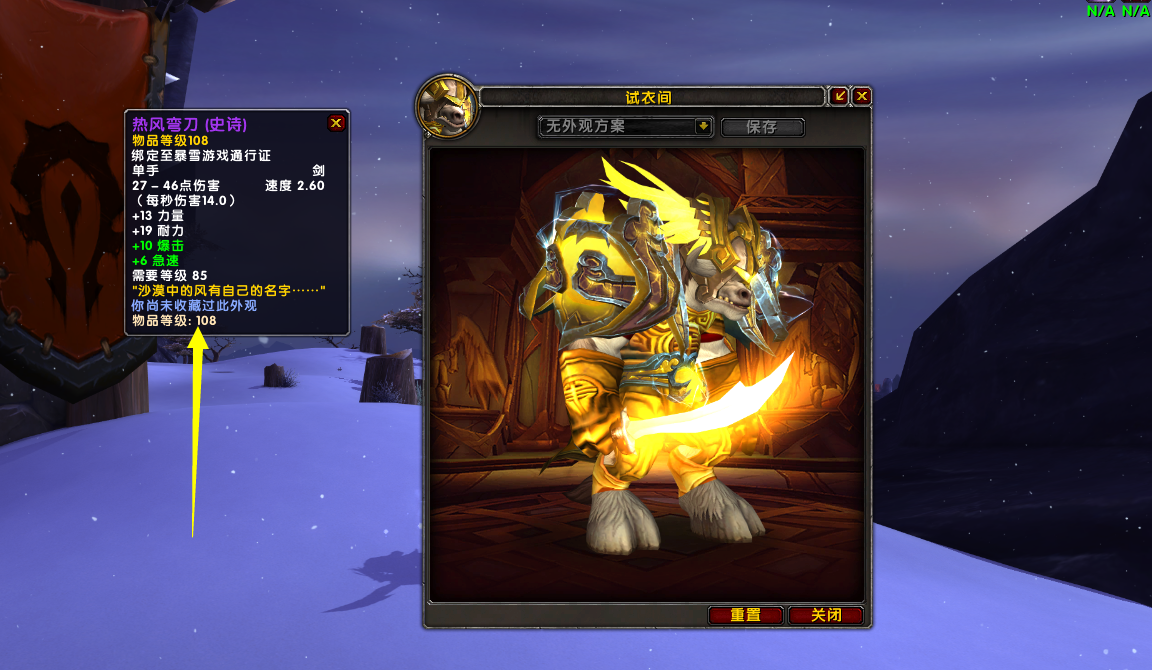1152x670 pixels.
Task: Click the 保存 save outfit button
Action: 762,127
